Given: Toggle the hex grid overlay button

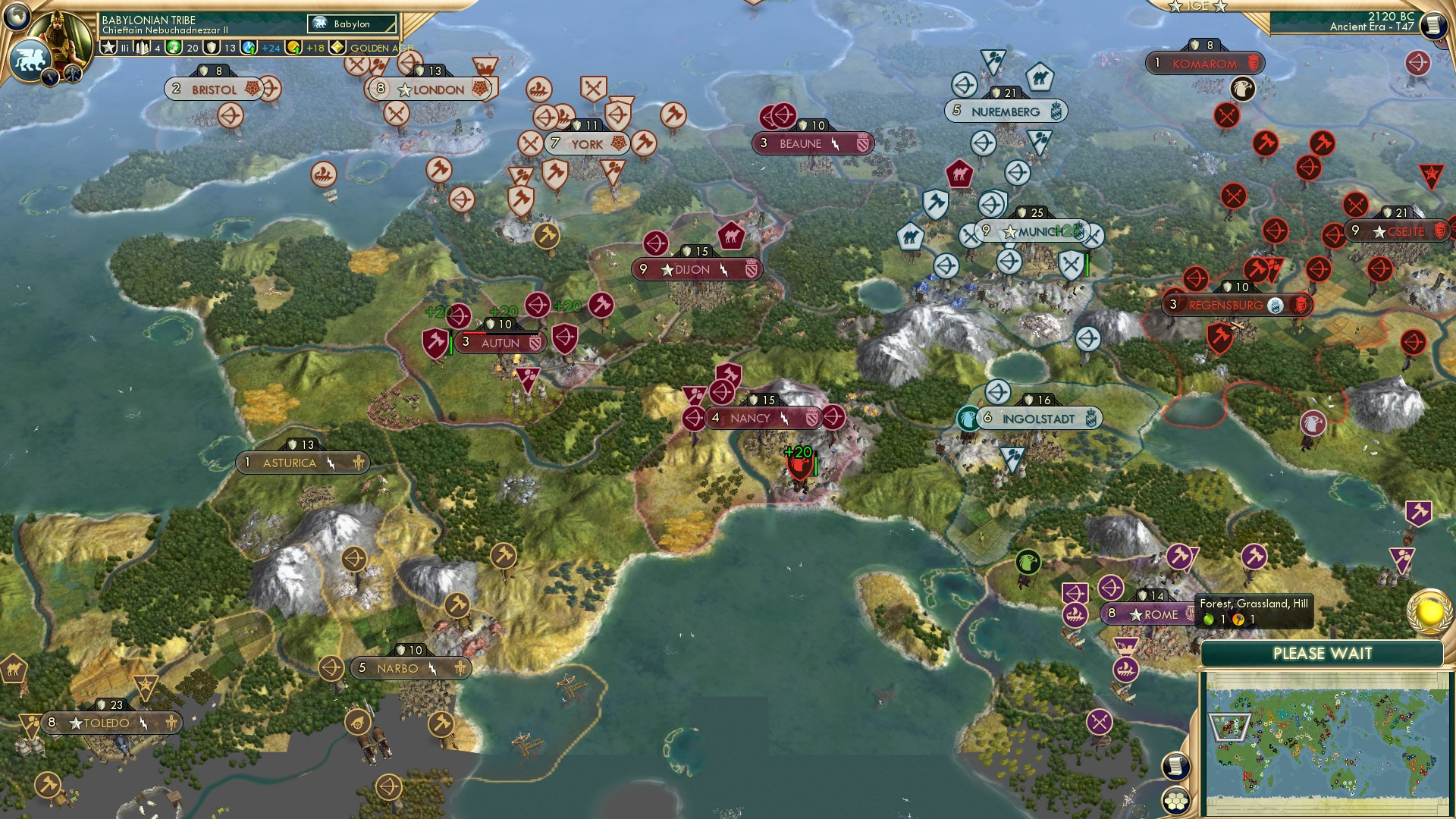Looking at the screenshot, I should [x=1177, y=801].
